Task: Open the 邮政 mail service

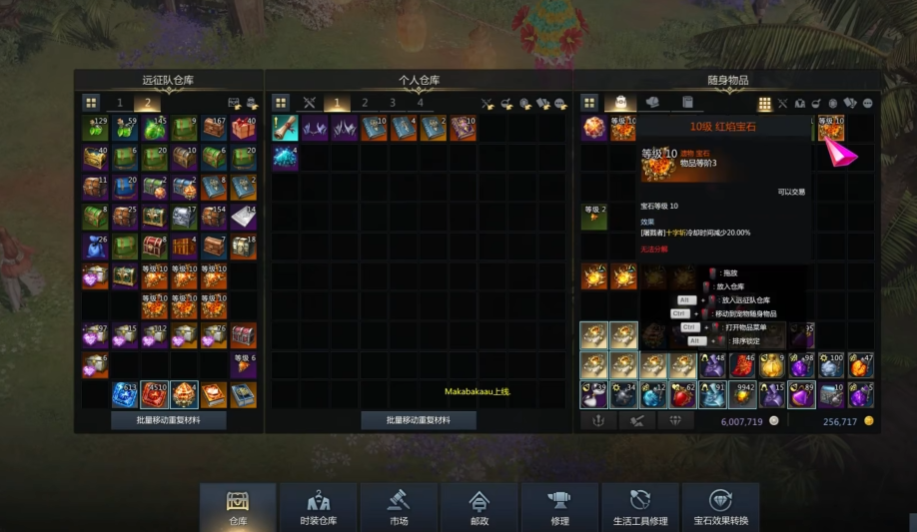Action: [x=479, y=507]
